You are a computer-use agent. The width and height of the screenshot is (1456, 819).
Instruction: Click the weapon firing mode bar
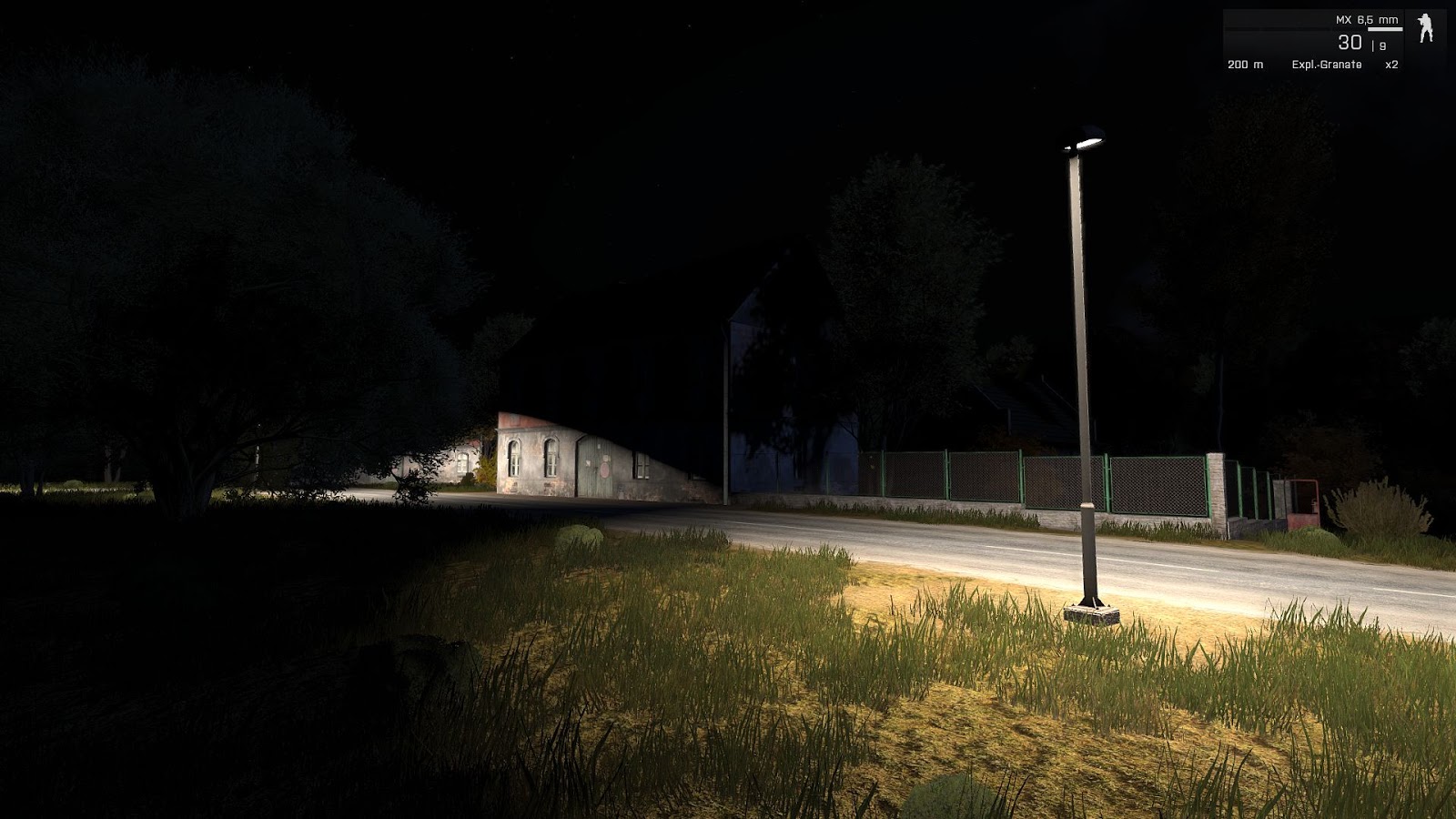coord(1383,28)
